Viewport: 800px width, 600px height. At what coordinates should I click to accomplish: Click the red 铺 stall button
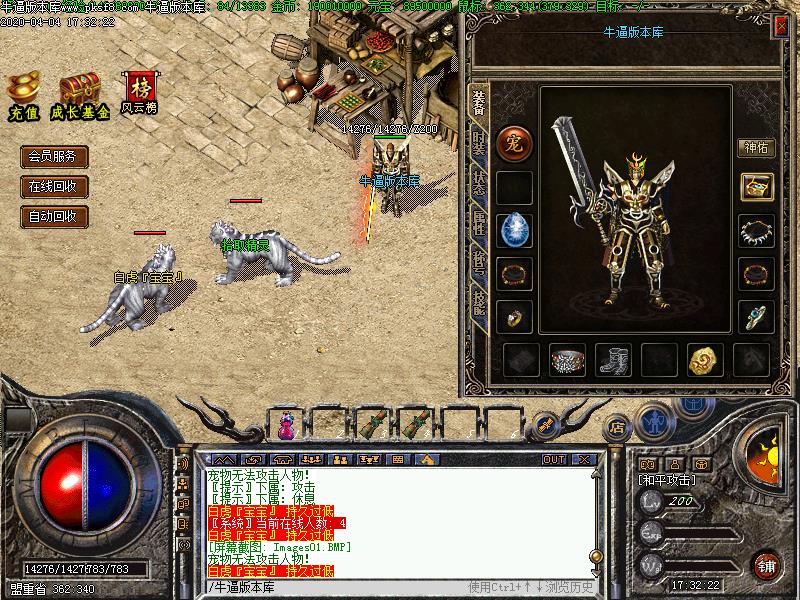766,563
